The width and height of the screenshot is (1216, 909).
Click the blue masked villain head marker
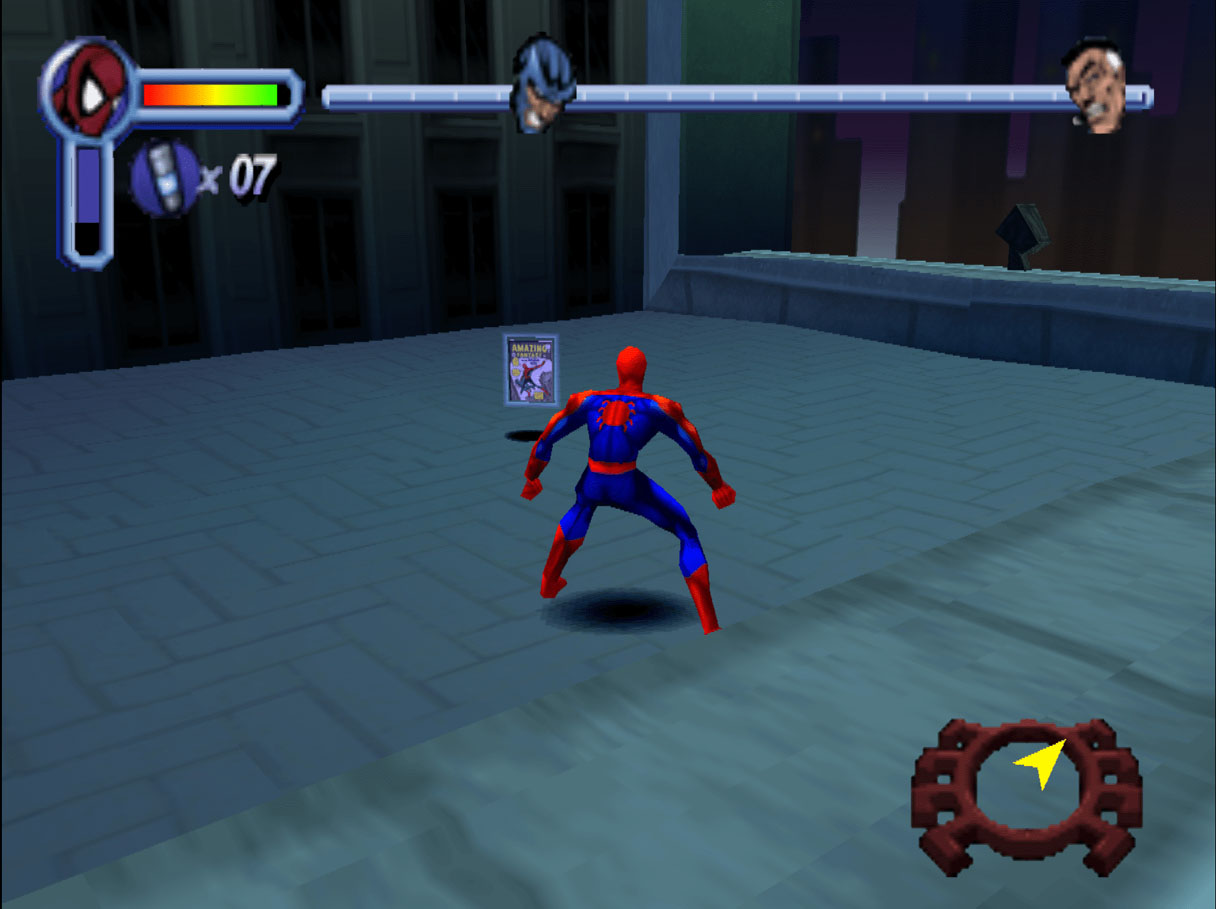click(x=543, y=83)
